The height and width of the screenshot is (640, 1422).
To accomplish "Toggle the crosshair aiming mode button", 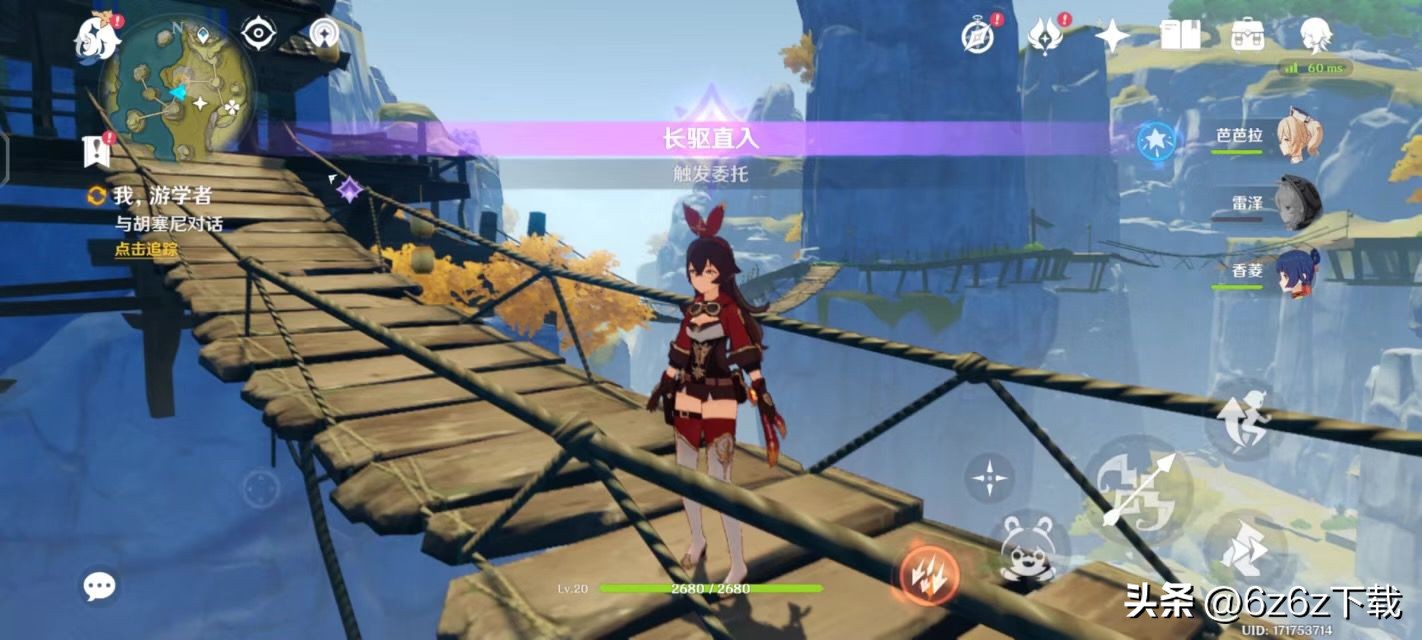I will coord(989,477).
